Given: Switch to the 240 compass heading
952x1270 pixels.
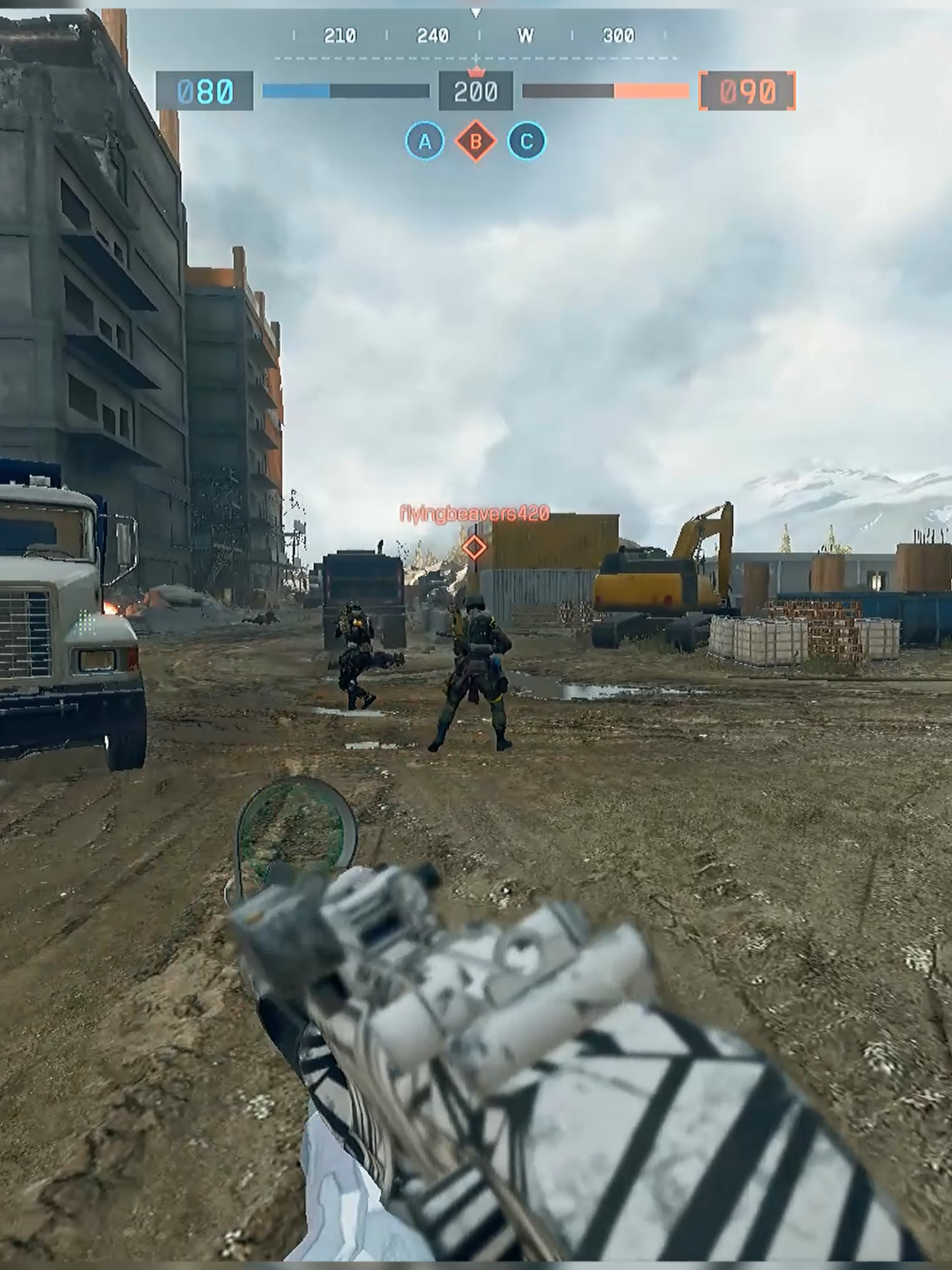Looking at the screenshot, I should pos(433,36).
